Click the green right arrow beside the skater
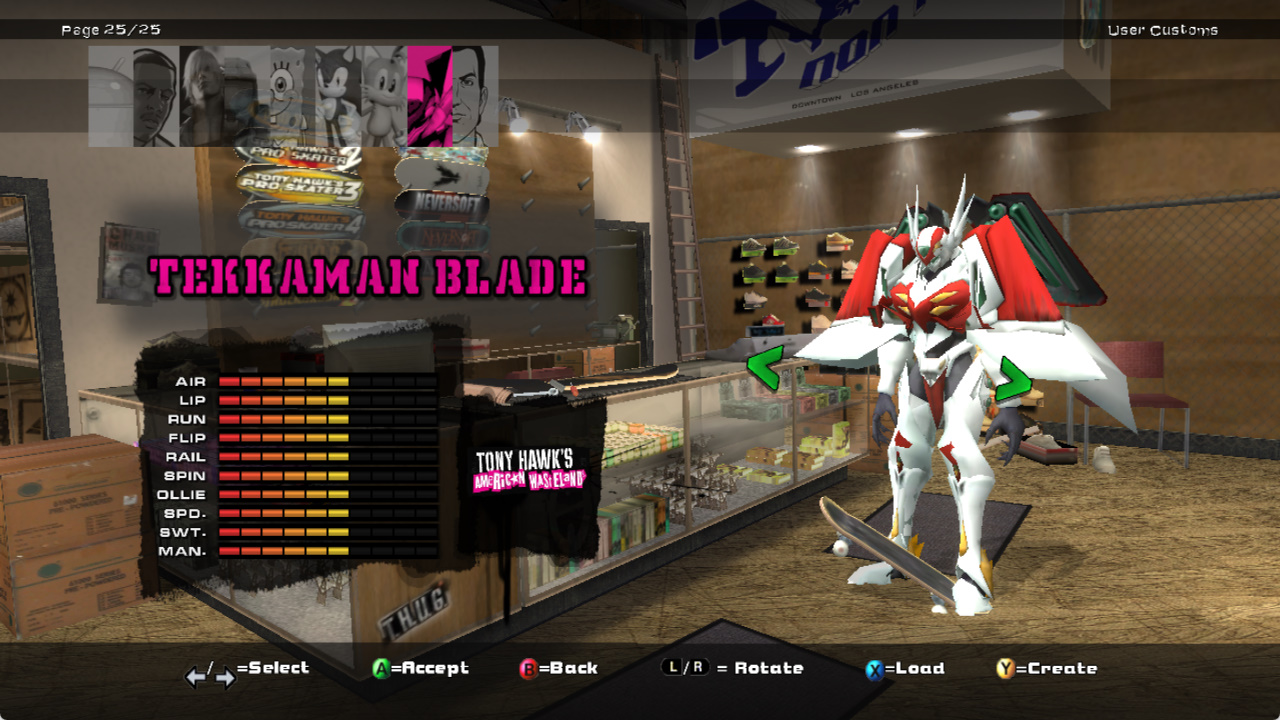 [1012, 379]
